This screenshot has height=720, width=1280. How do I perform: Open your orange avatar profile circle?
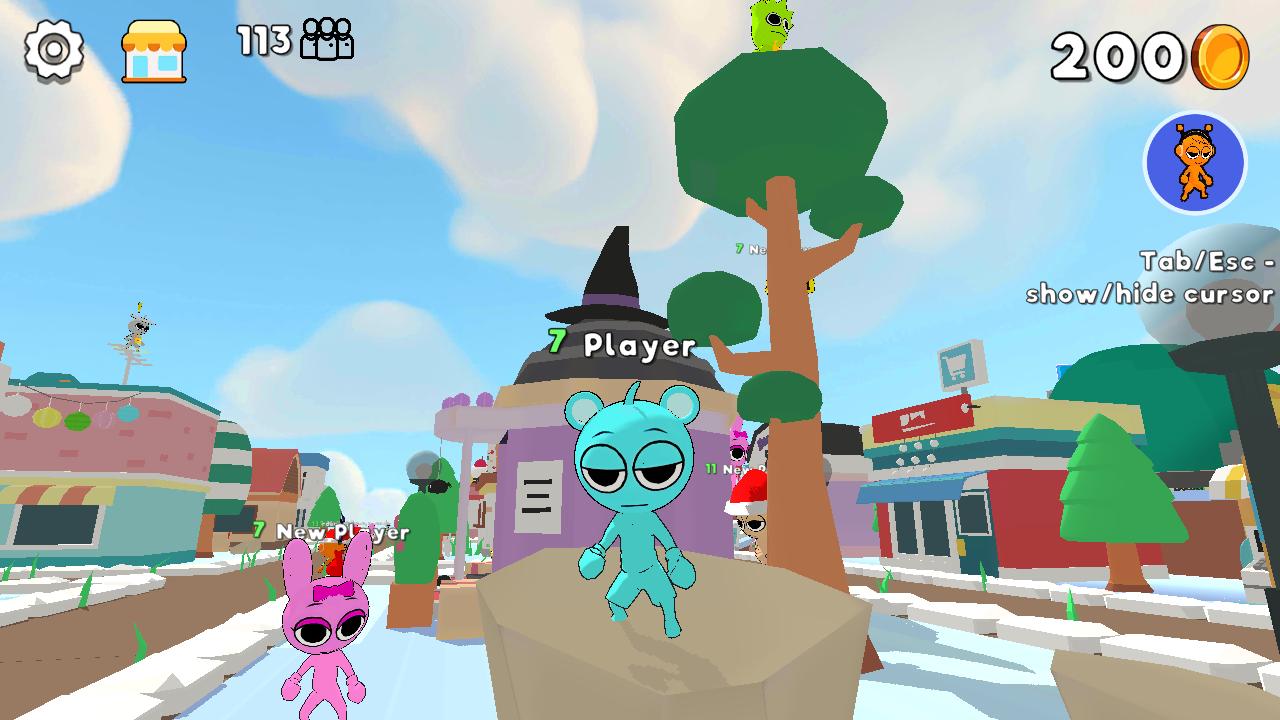(x=1196, y=163)
